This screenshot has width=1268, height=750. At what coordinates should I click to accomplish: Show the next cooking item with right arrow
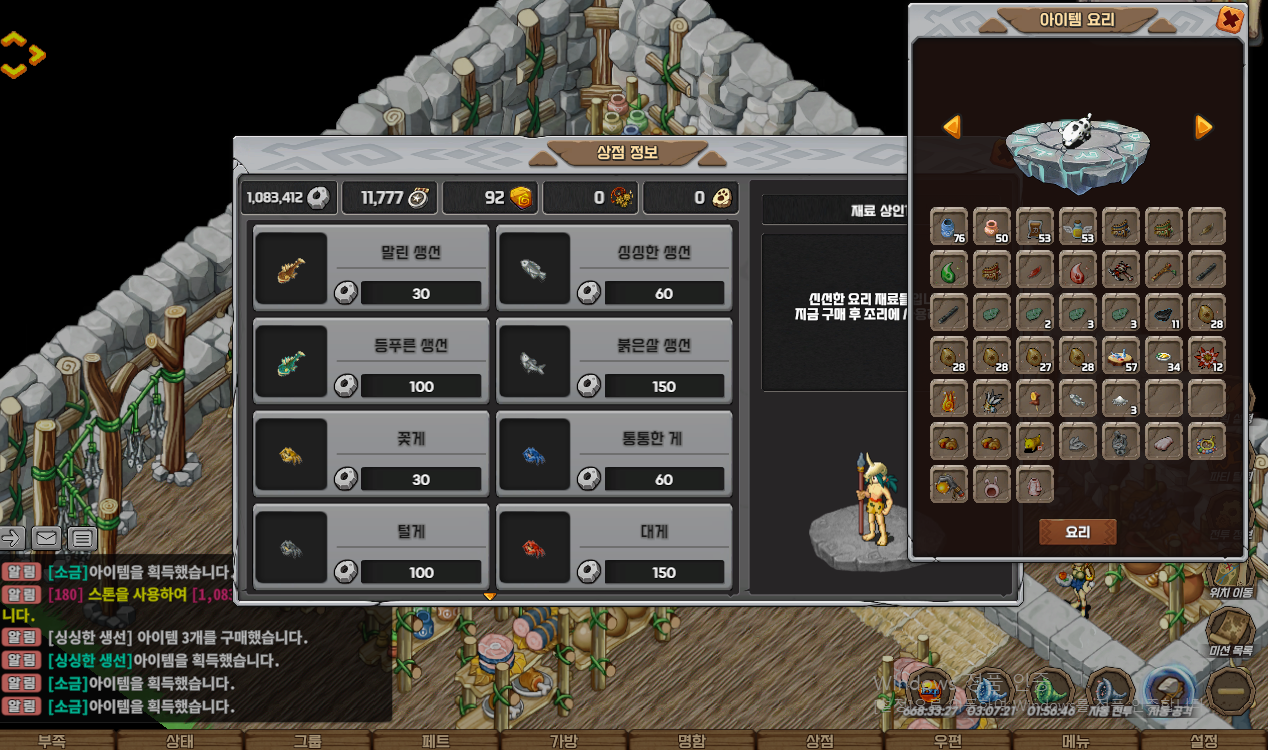1204,127
